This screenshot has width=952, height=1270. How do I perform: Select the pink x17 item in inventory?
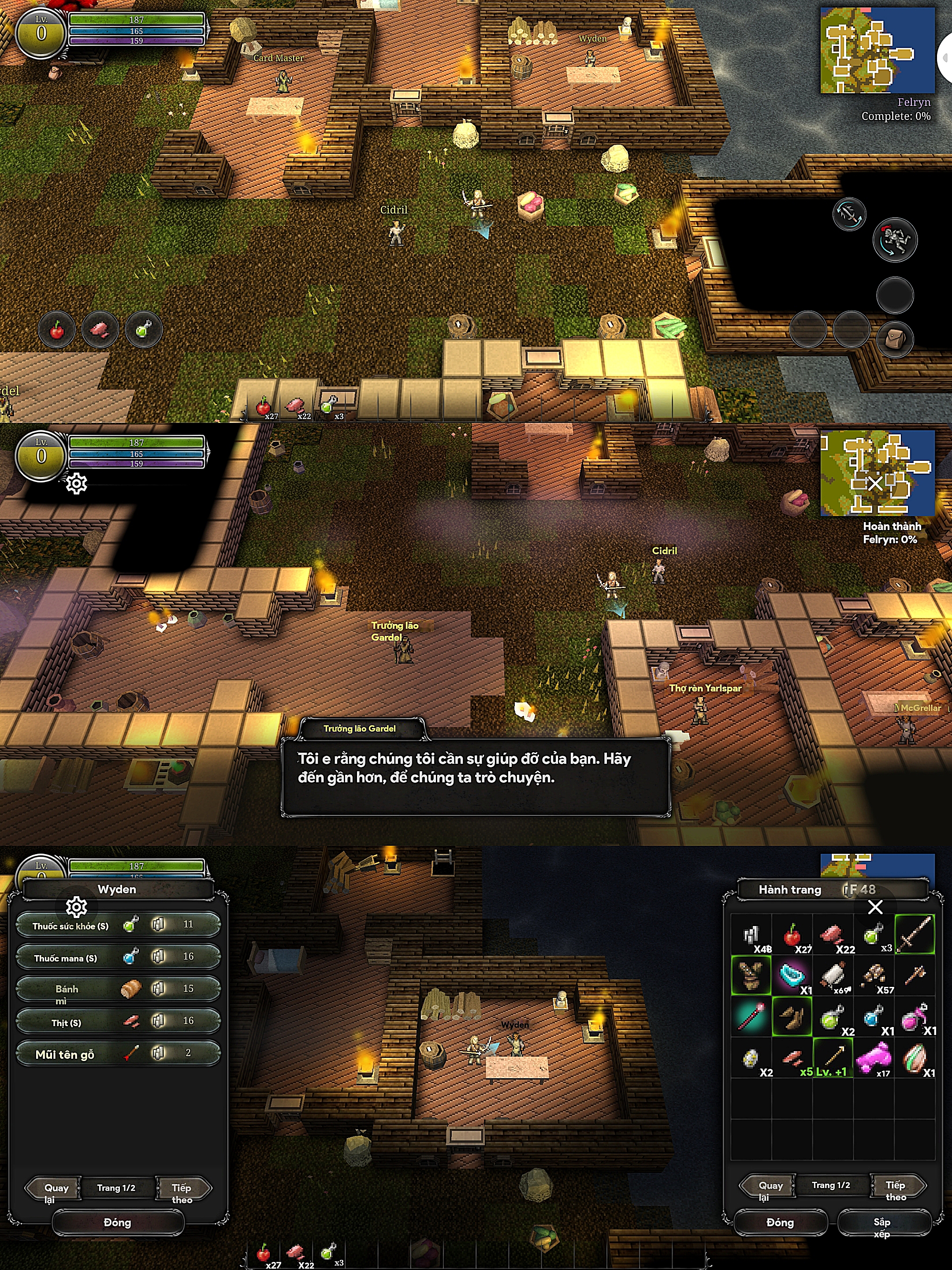pyautogui.click(x=874, y=1057)
